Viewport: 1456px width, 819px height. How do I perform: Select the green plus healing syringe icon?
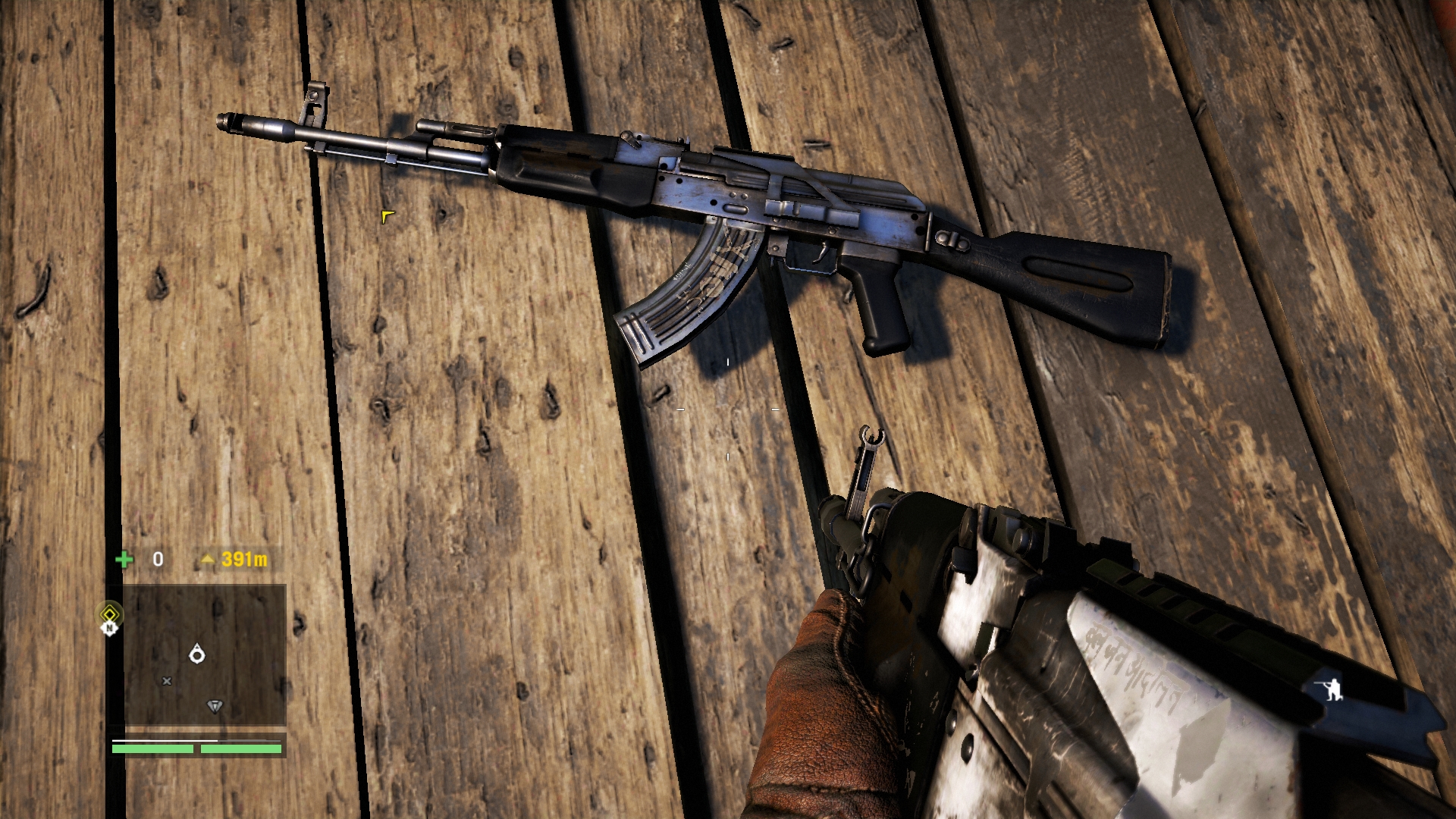[124, 560]
